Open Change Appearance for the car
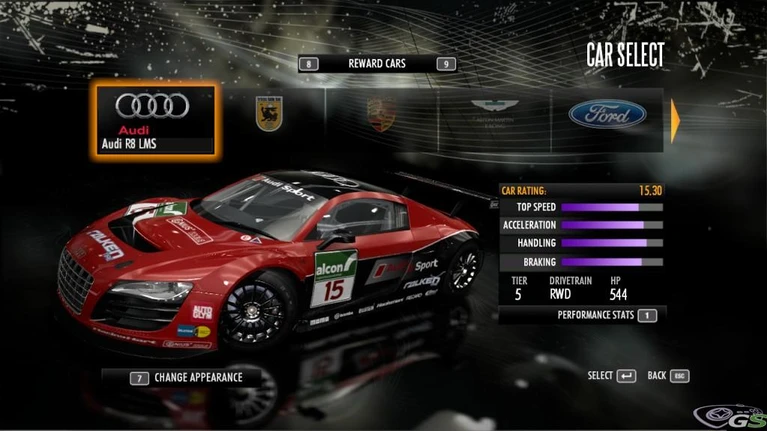 tap(185, 378)
